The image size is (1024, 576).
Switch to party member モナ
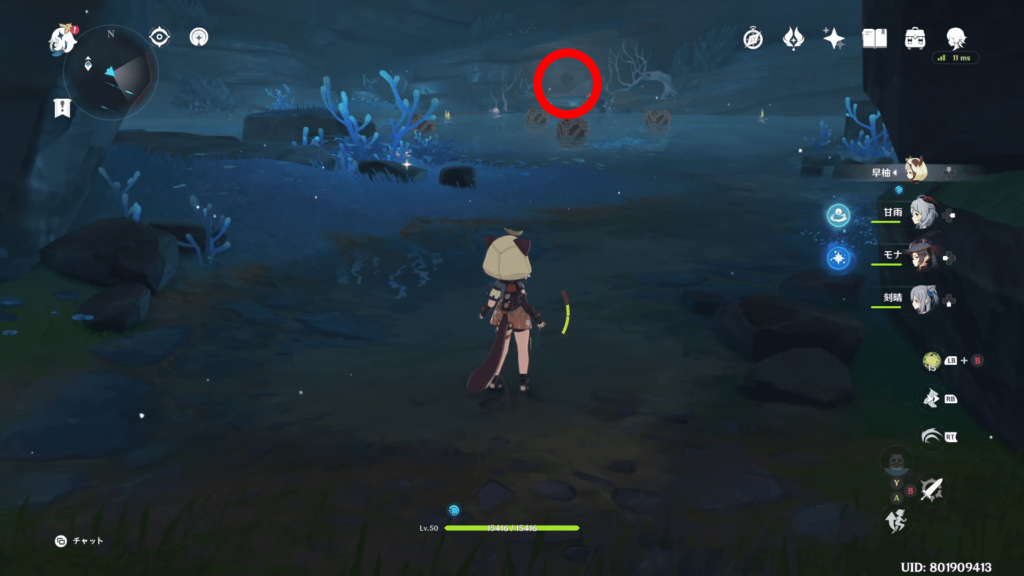click(920, 256)
